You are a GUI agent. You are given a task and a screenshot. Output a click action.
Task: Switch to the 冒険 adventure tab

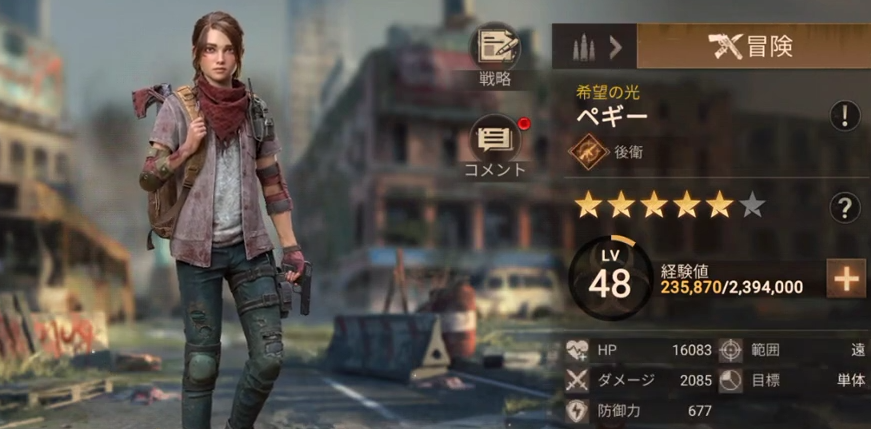coord(752,46)
